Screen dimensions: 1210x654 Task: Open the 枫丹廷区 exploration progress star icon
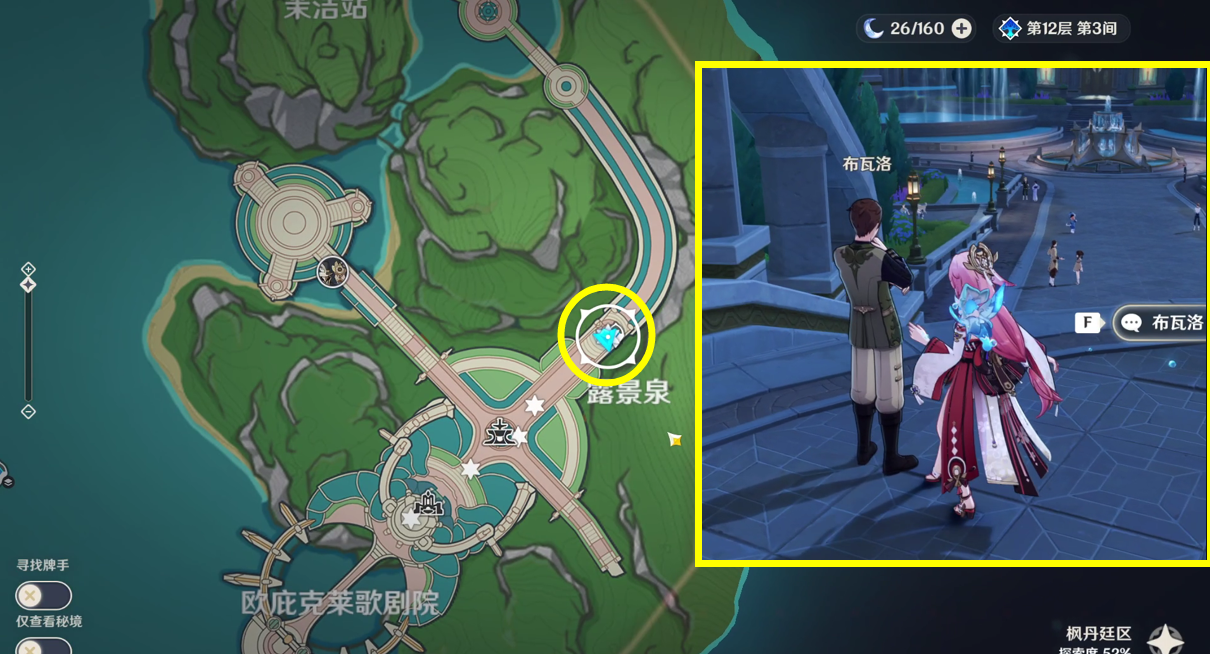(x=1164, y=639)
